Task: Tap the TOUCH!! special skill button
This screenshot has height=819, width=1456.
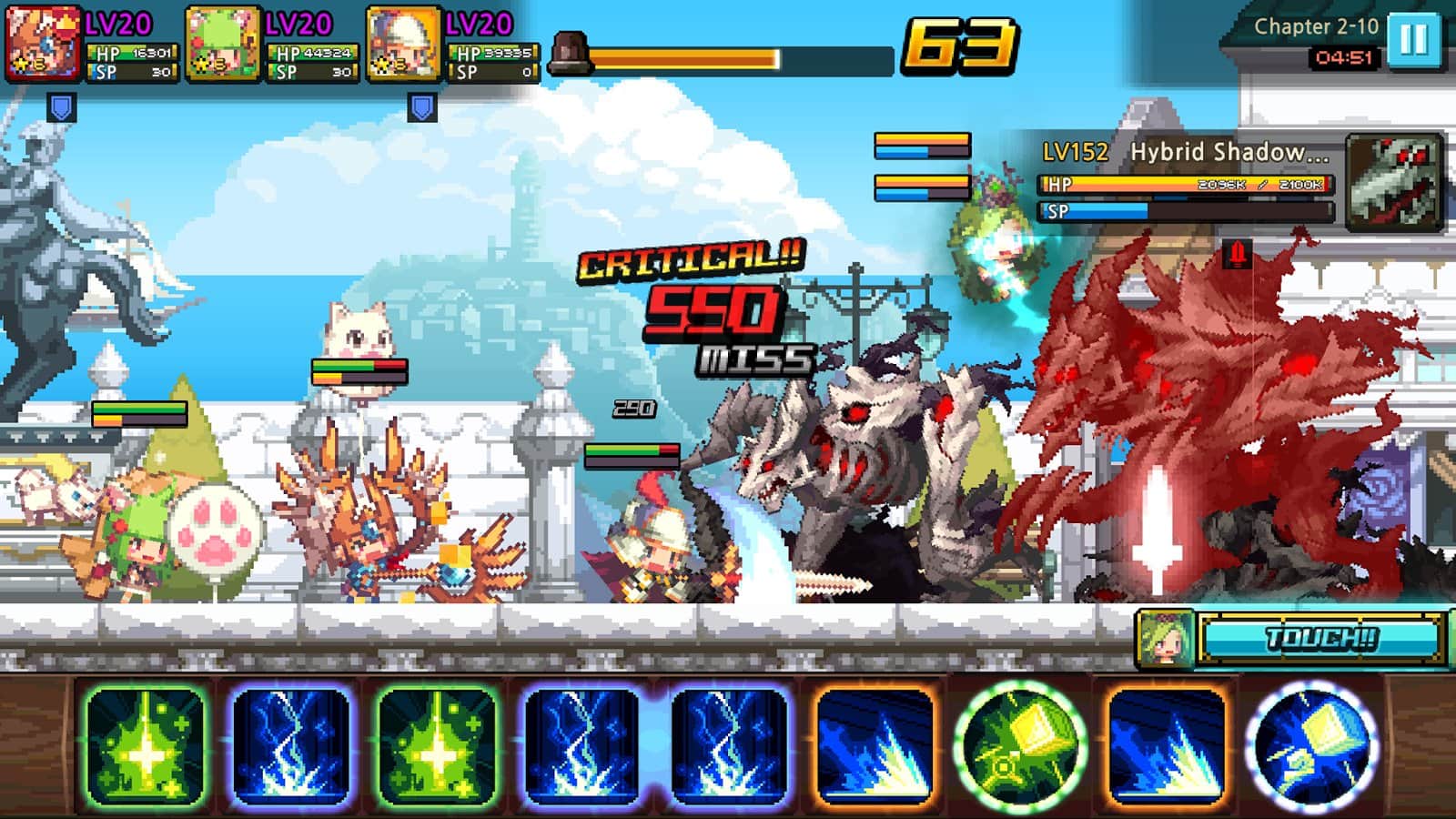Action: click(1320, 639)
